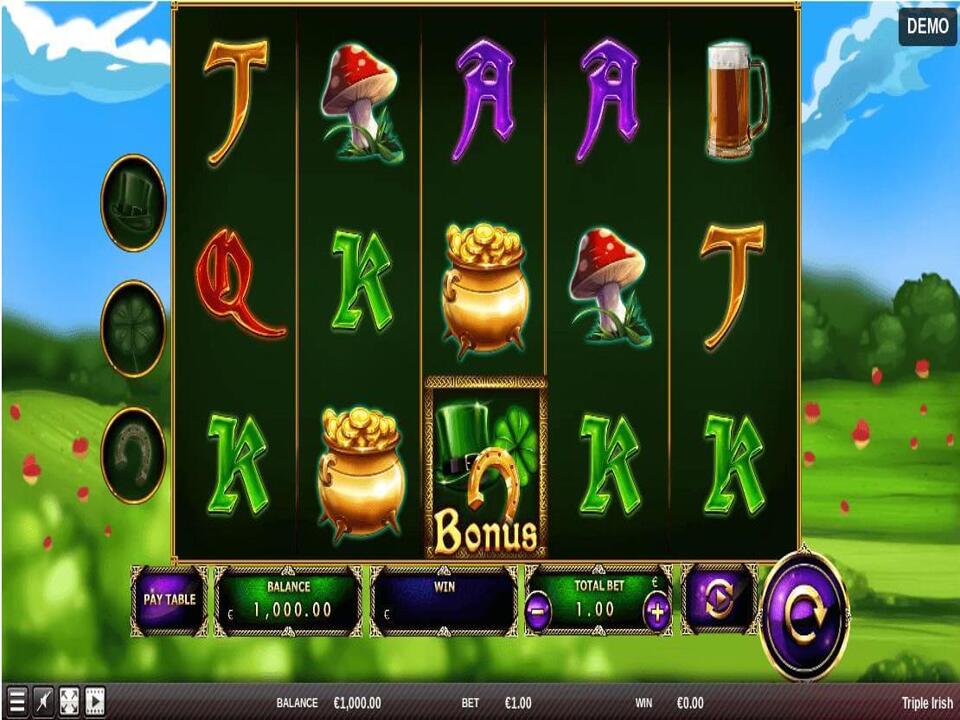Increase total bet with plus button
This screenshot has height=720, width=960.
(x=657, y=612)
